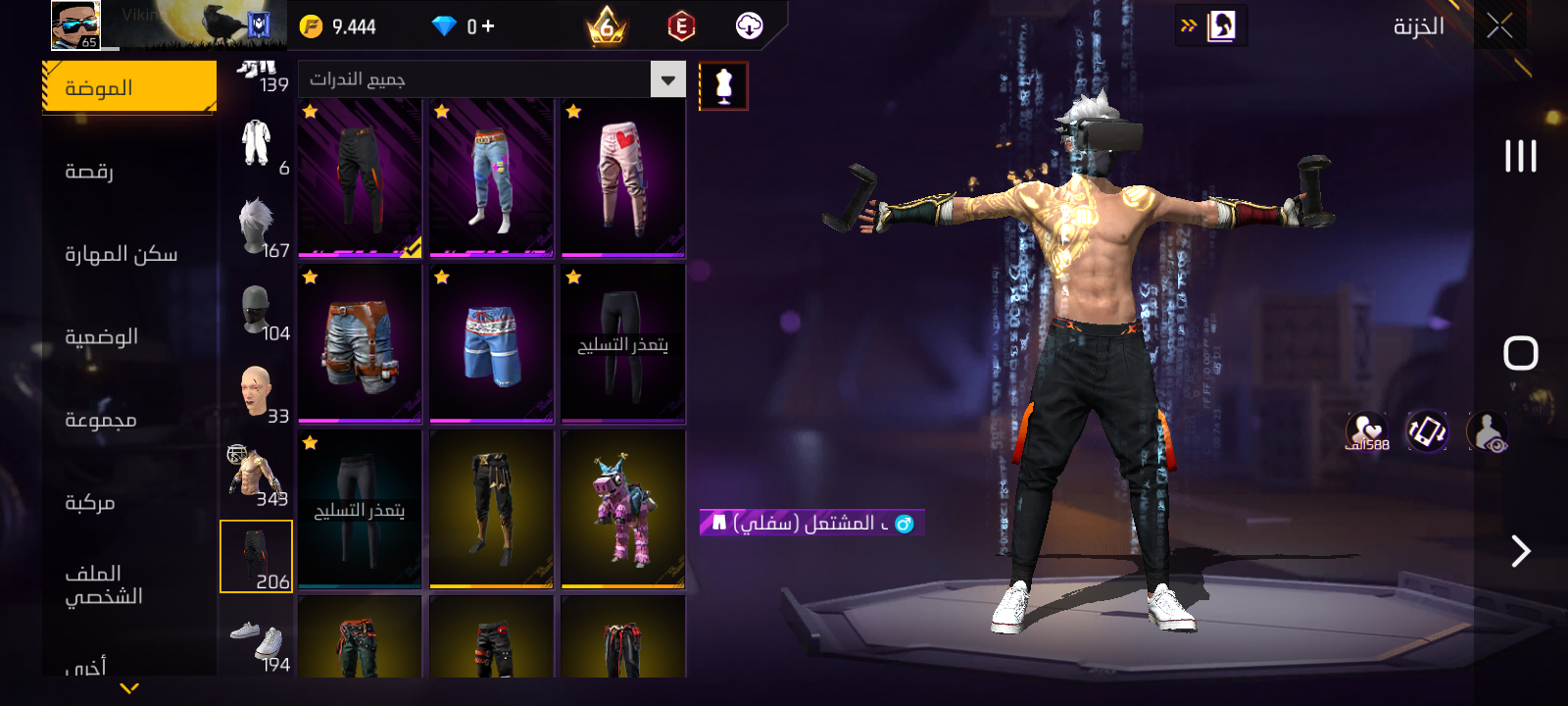This screenshot has height=706, width=1568.
Task: Open the rarity filter dropdown
Action: click(x=667, y=79)
